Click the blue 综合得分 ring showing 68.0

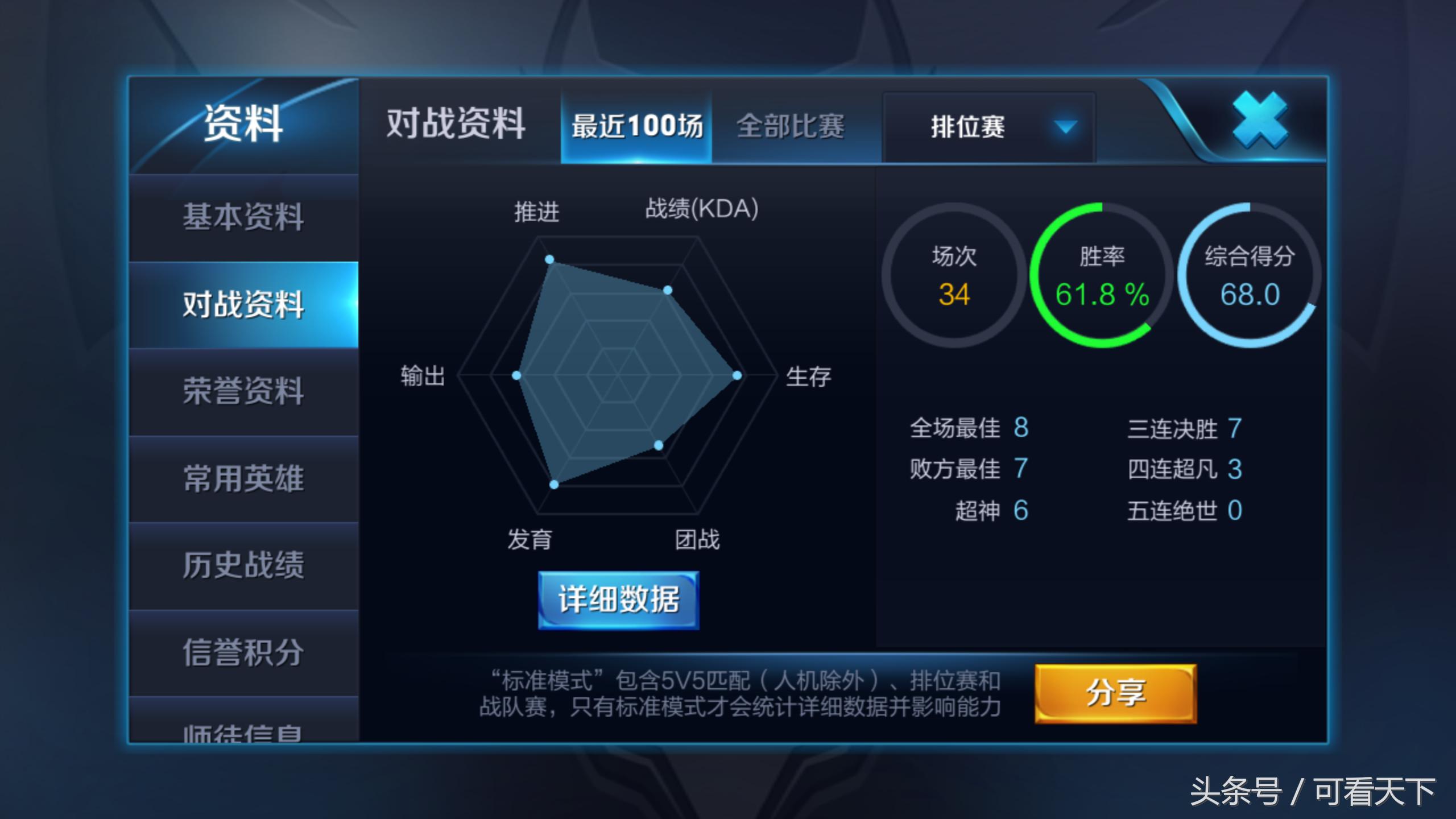tap(1250, 277)
